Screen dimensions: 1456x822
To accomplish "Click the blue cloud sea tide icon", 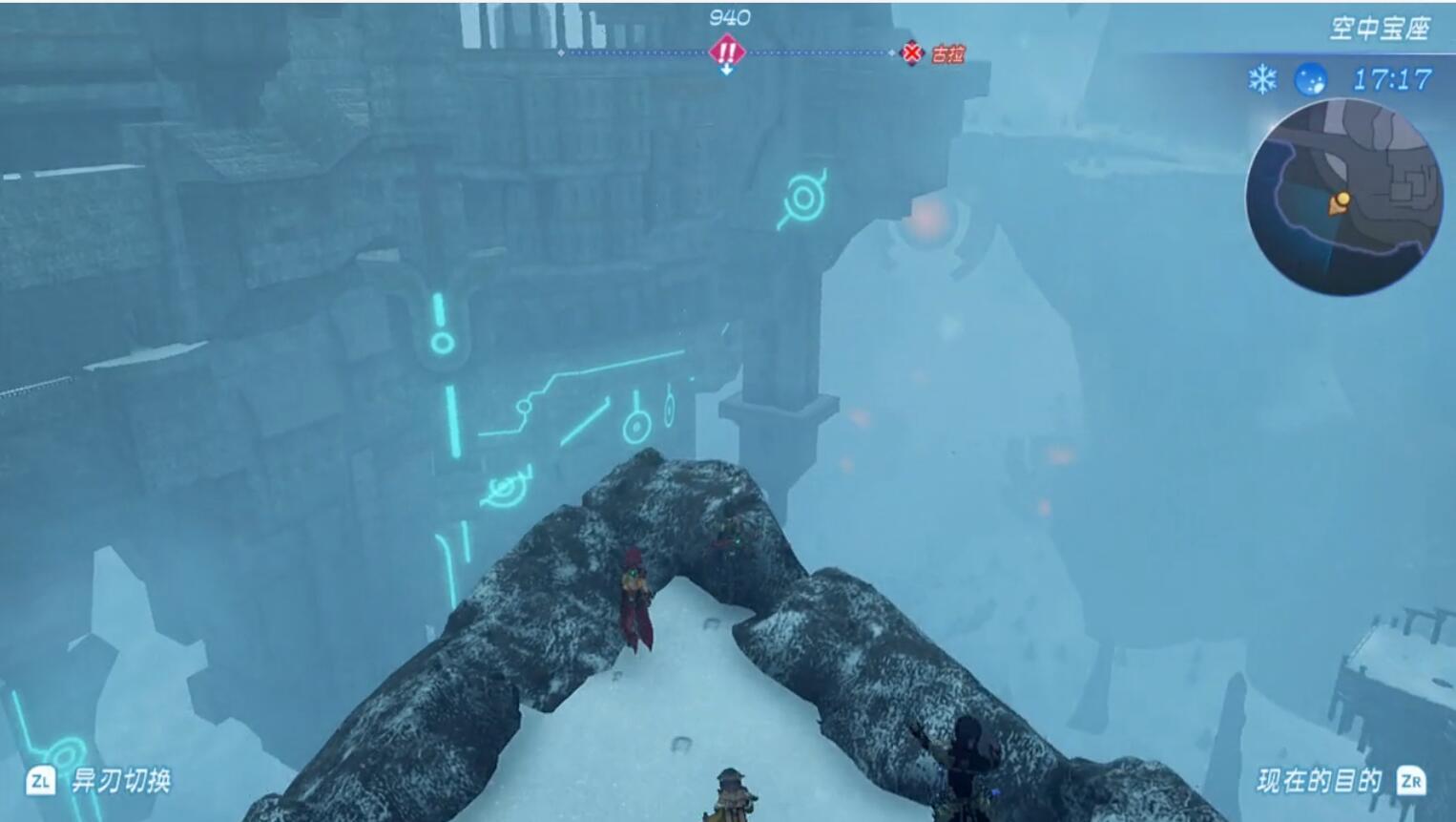I will click(1310, 79).
